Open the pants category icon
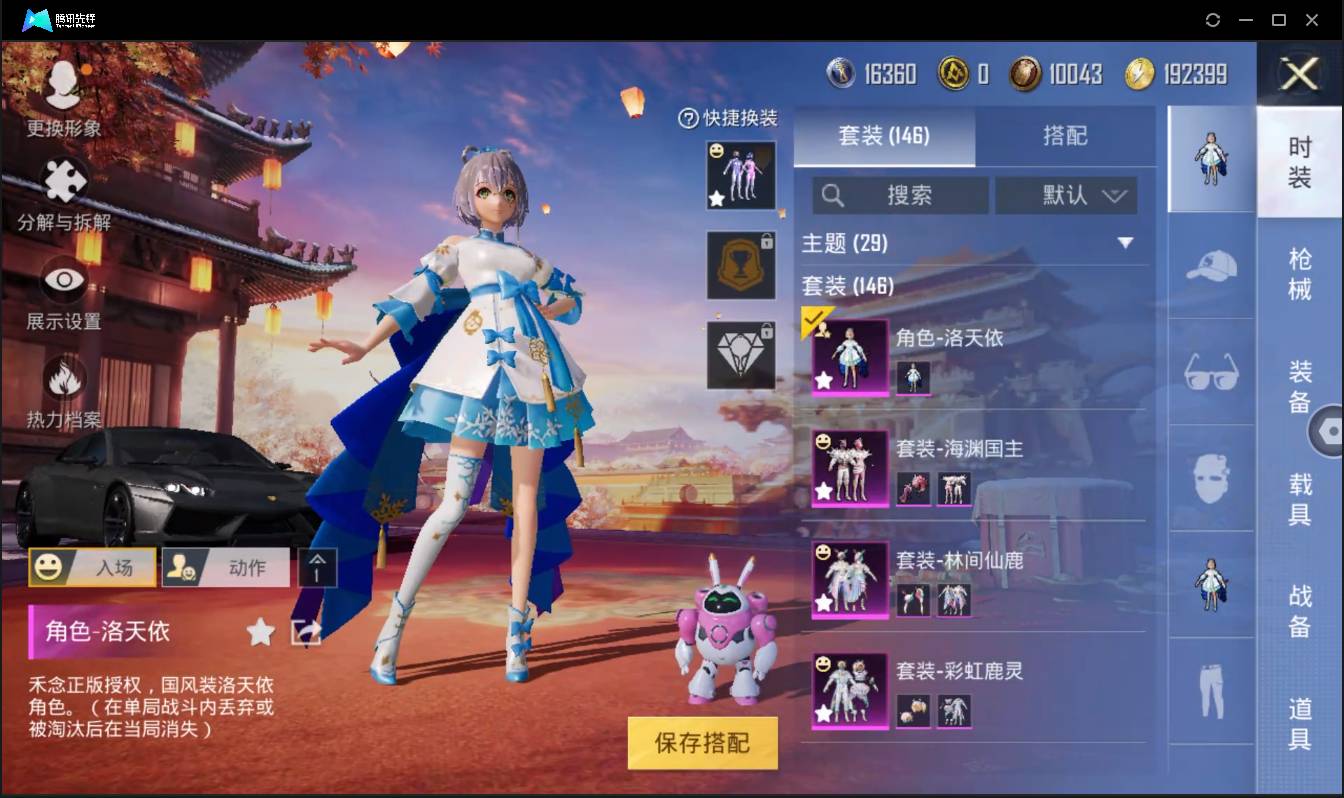1344x798 pixels. point(1210,690)
